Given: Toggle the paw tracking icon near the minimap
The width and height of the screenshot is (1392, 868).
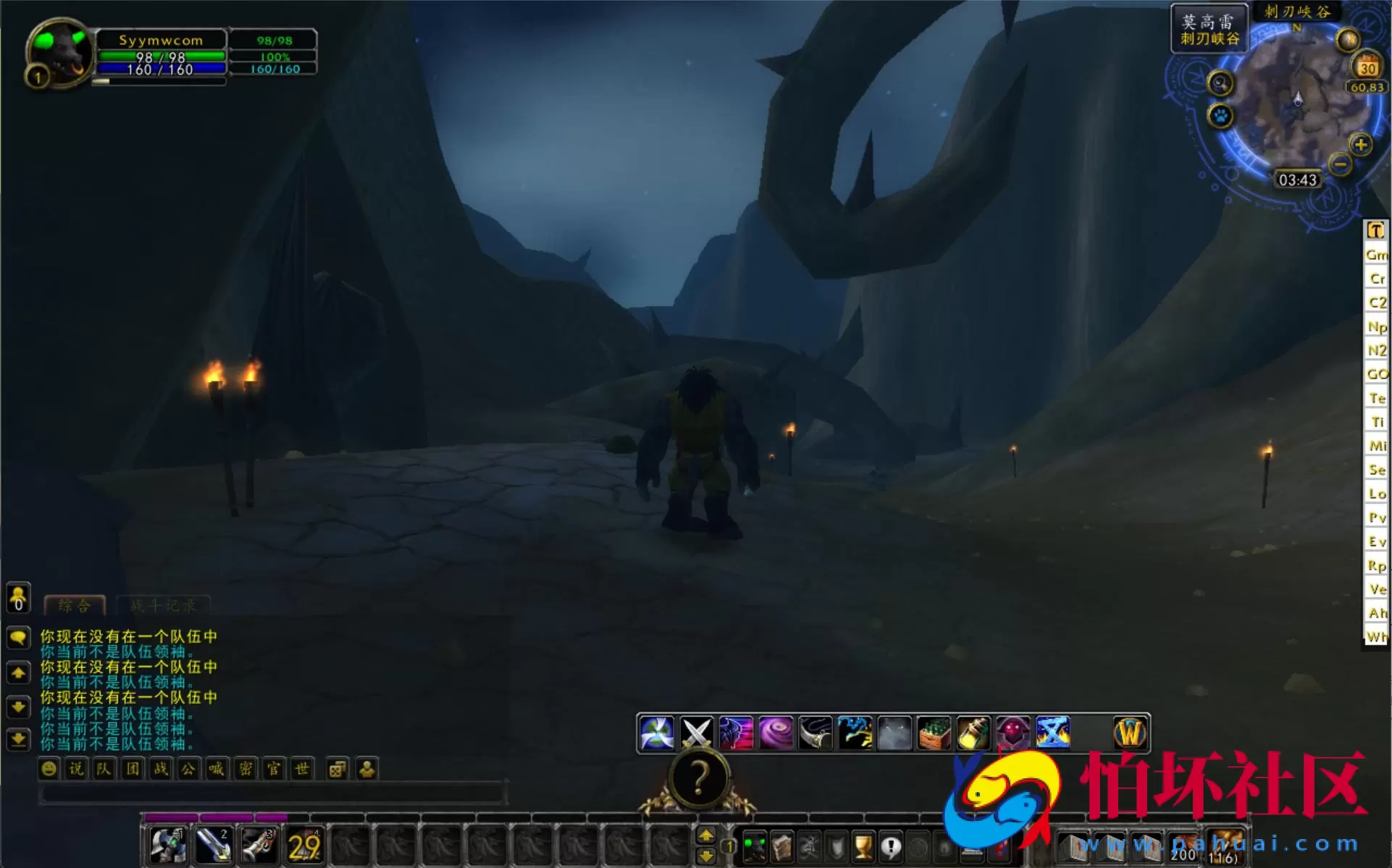Looking at the screenshot, I should pos(1220,117).
